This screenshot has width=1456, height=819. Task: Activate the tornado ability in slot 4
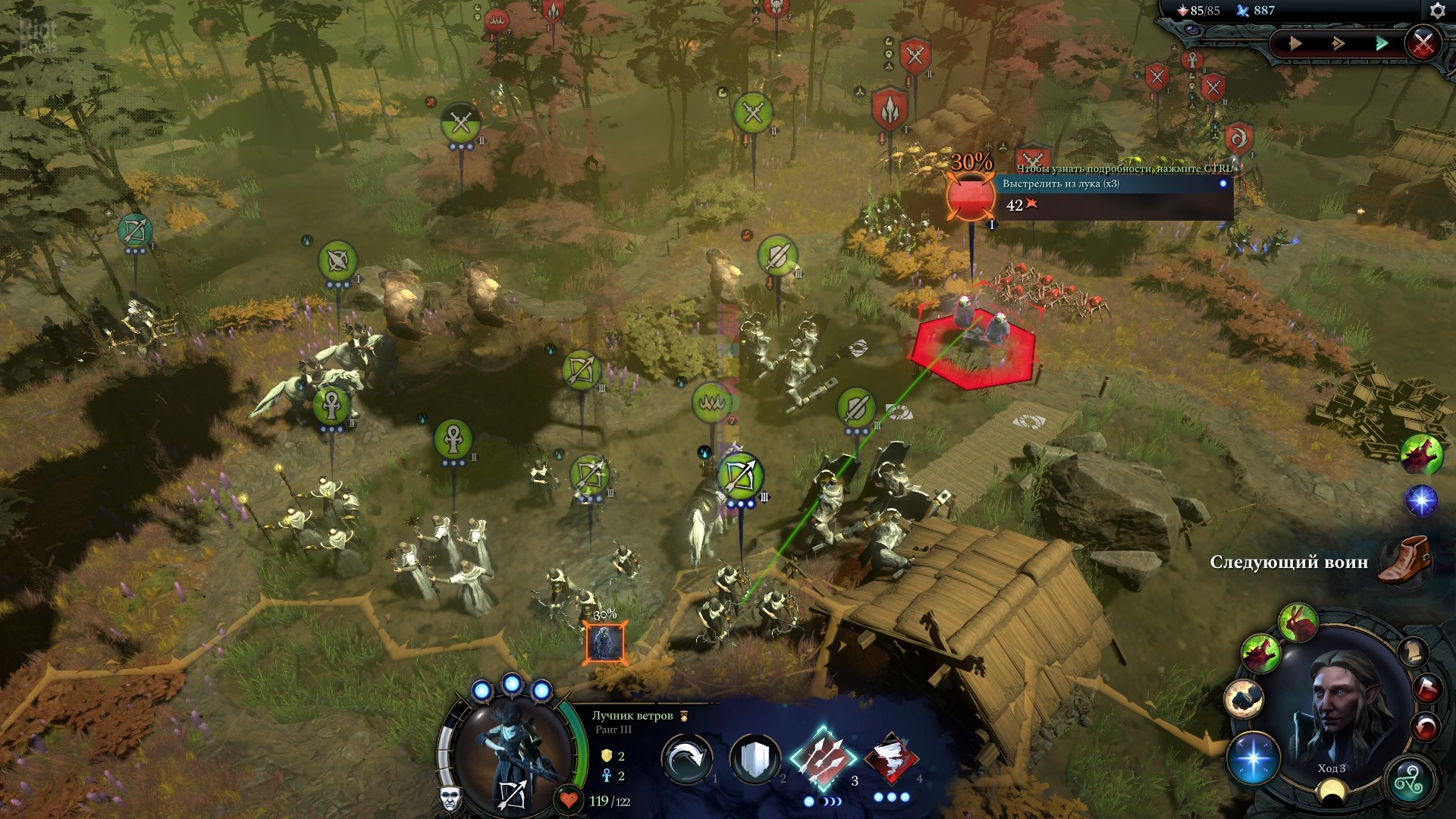point(892,759)
